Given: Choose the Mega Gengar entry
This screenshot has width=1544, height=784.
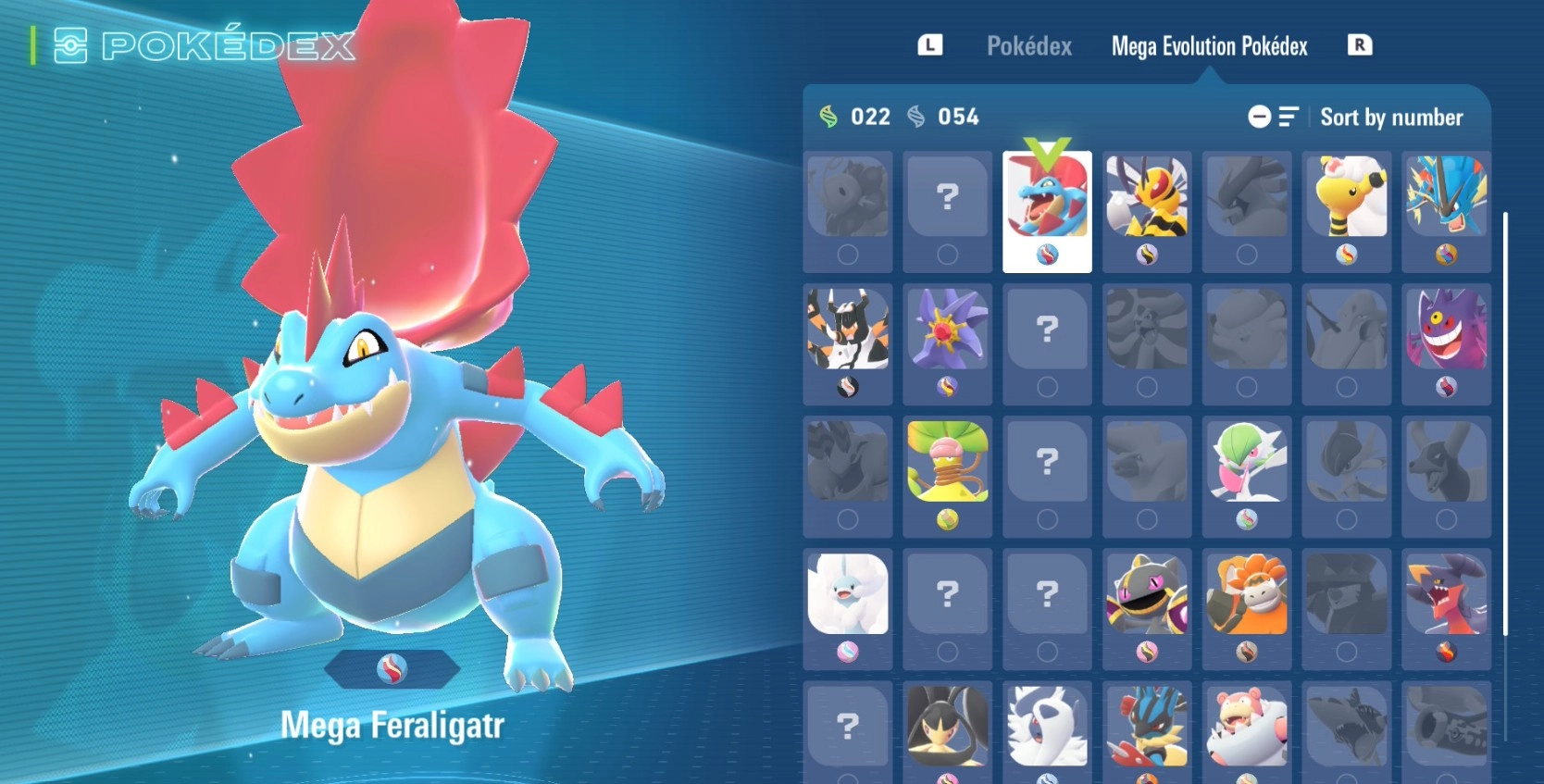Looking at the screenshot, I should (1446, 343).
